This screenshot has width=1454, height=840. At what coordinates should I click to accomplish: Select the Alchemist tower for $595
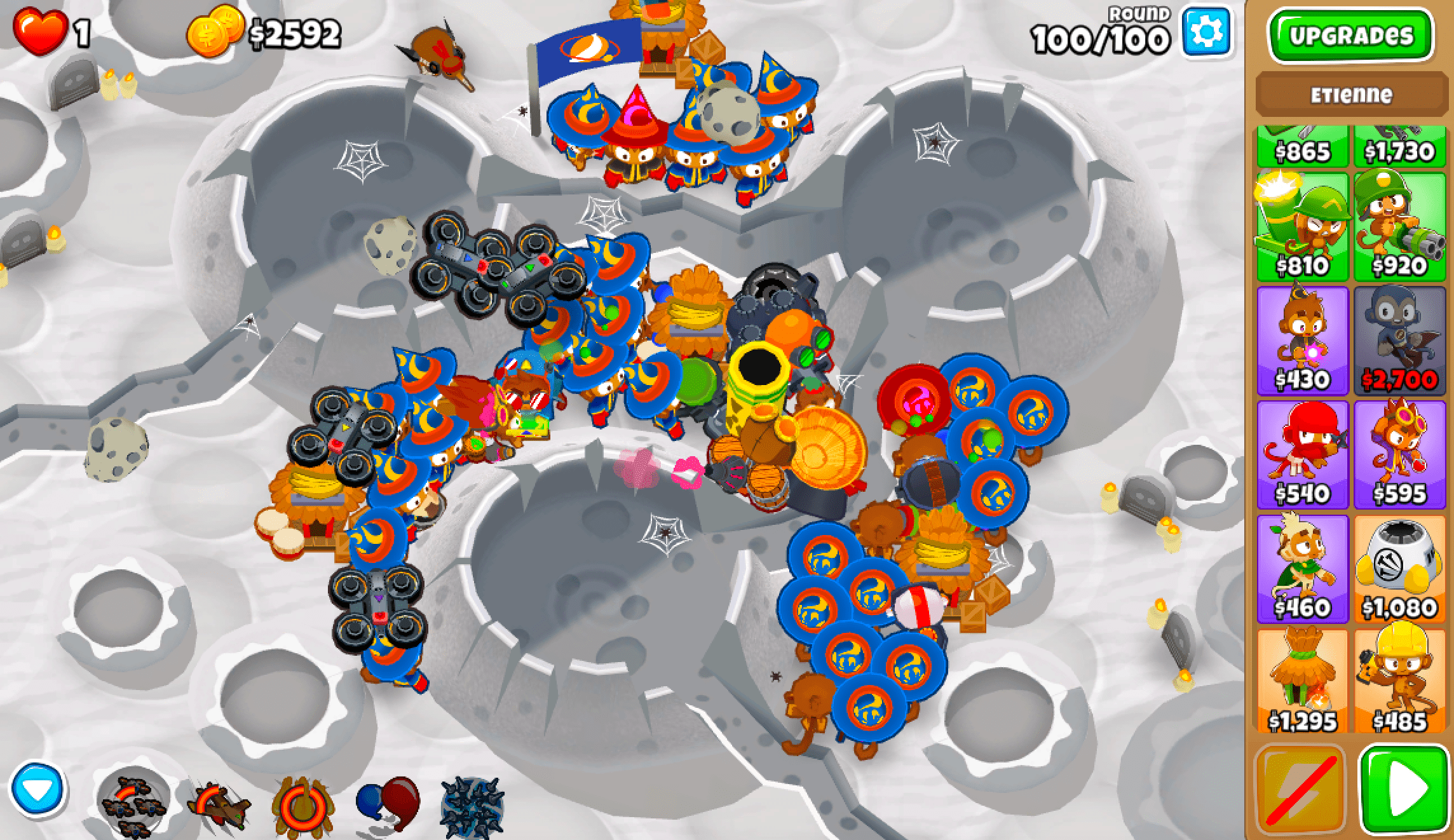click(x=1399, y=449)
